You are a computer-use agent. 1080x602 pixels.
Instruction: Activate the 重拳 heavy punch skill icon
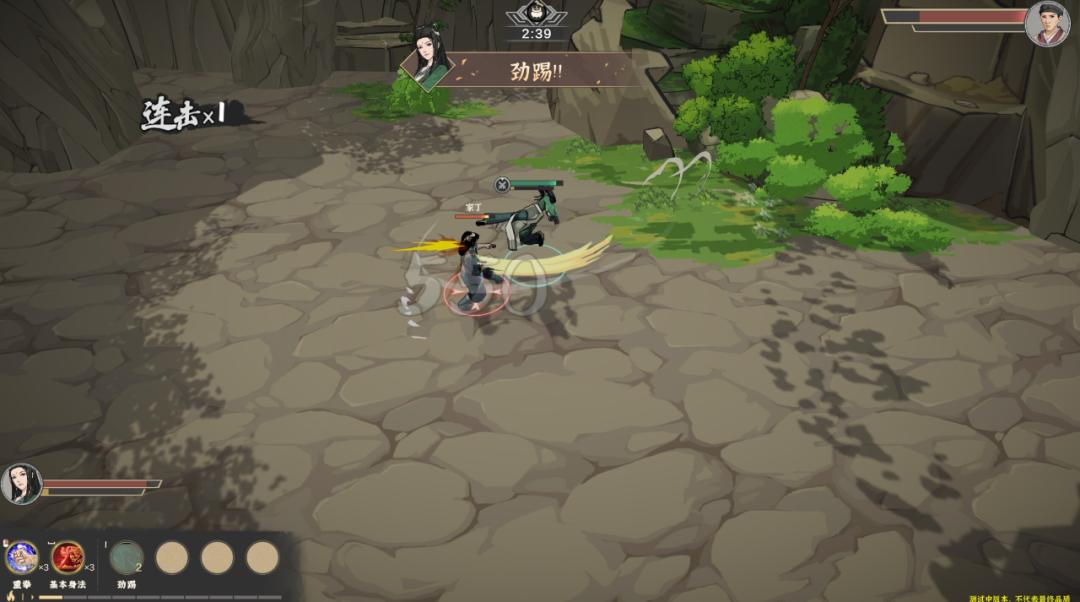(x=21, y=557)
